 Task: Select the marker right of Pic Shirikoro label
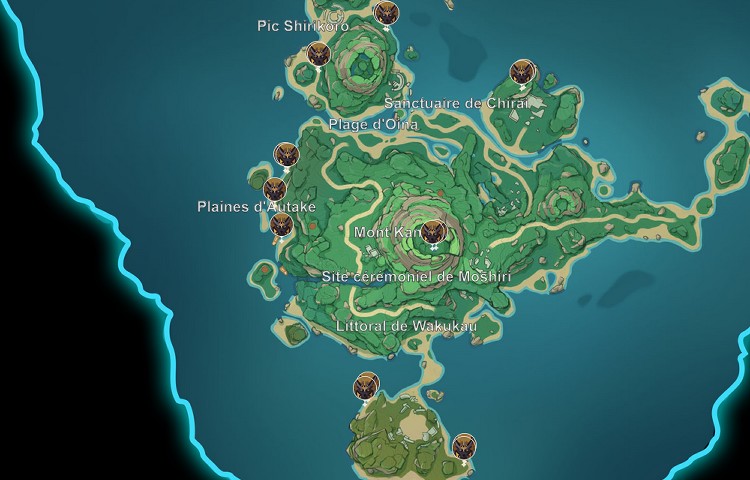coord(386,13)
